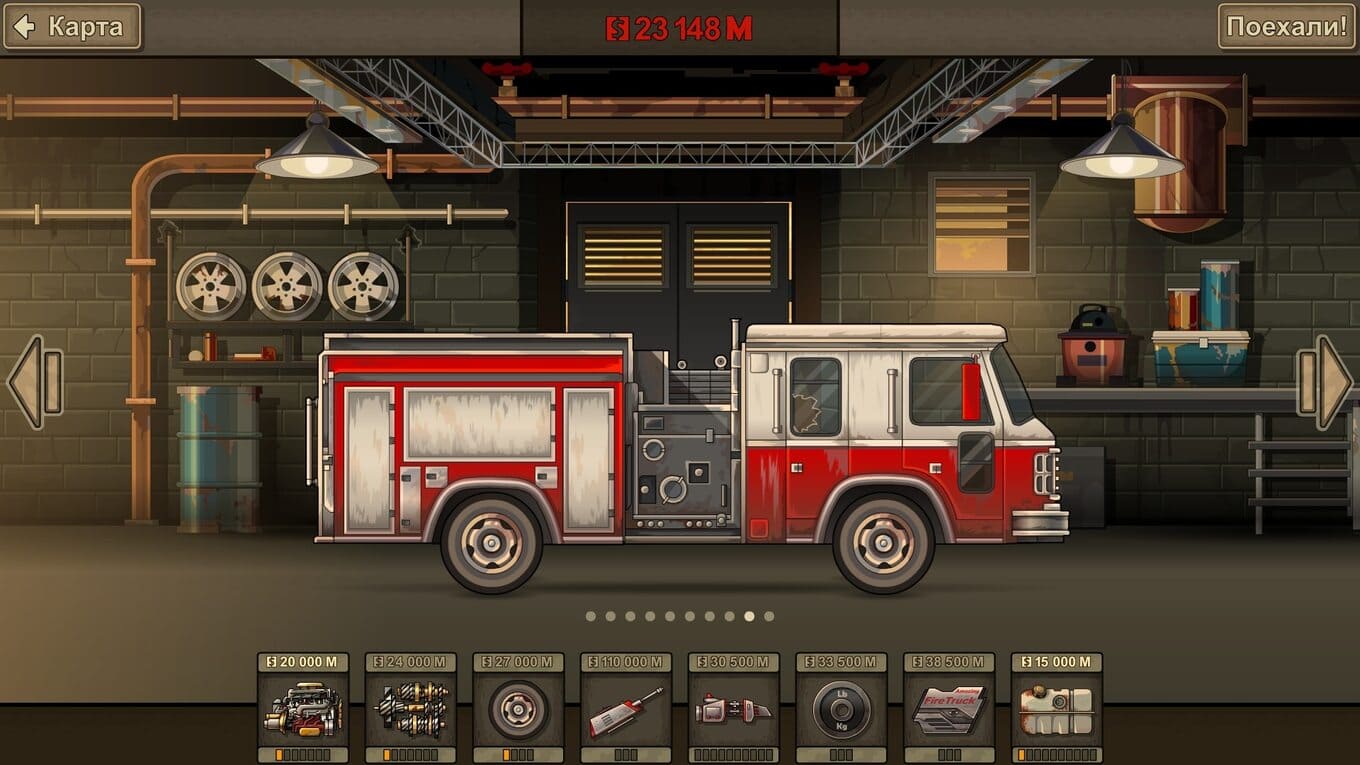Go back to the map (Карта)
Viewport: 1360px width, 765px height.
click(x=72, y=27)
